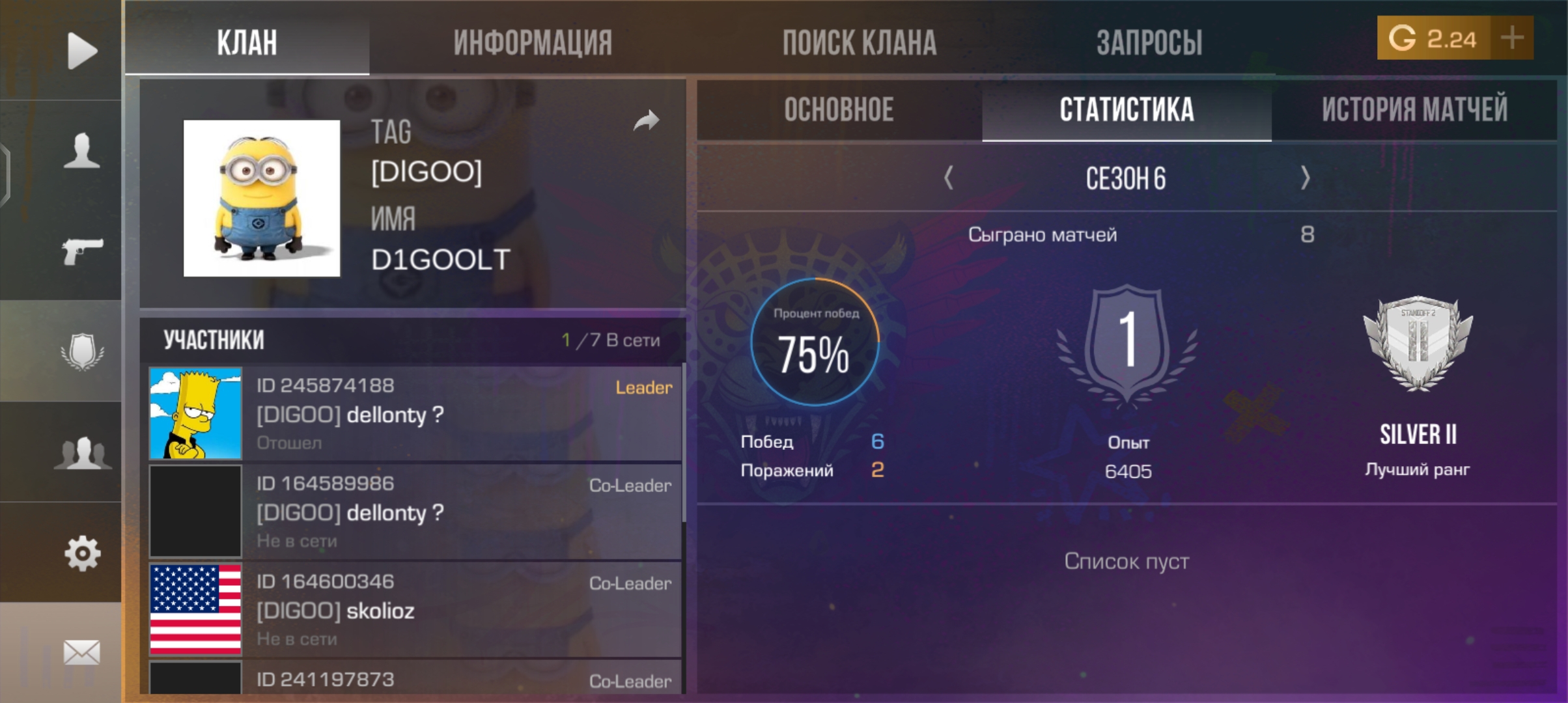The height and width of the screenshot is (703, 1568).
Task: Click the clan share arrow
Action: point(646,120)
